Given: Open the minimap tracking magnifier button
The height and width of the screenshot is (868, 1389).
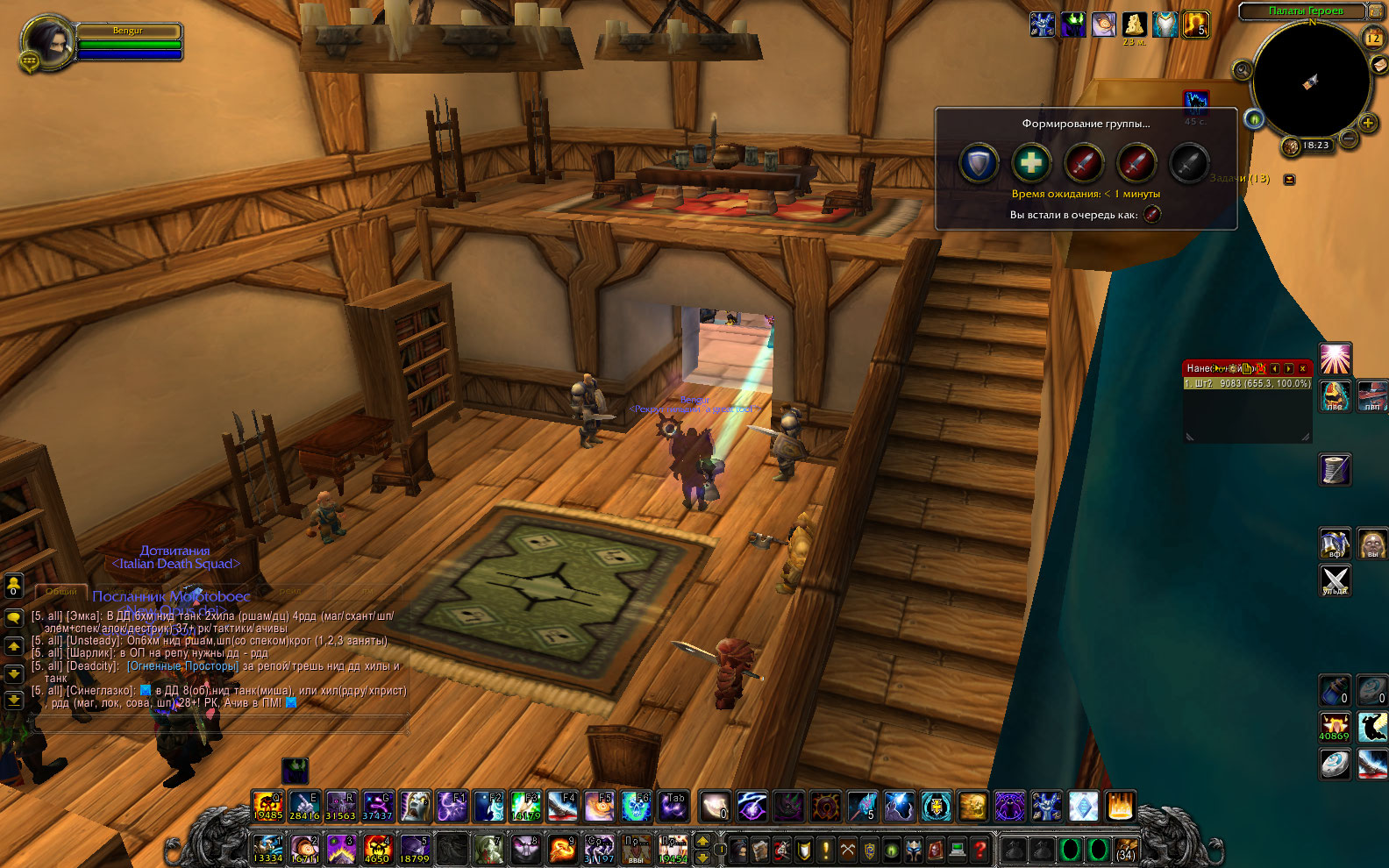Looking at the screenshot, I should [x=1242, y=70].
